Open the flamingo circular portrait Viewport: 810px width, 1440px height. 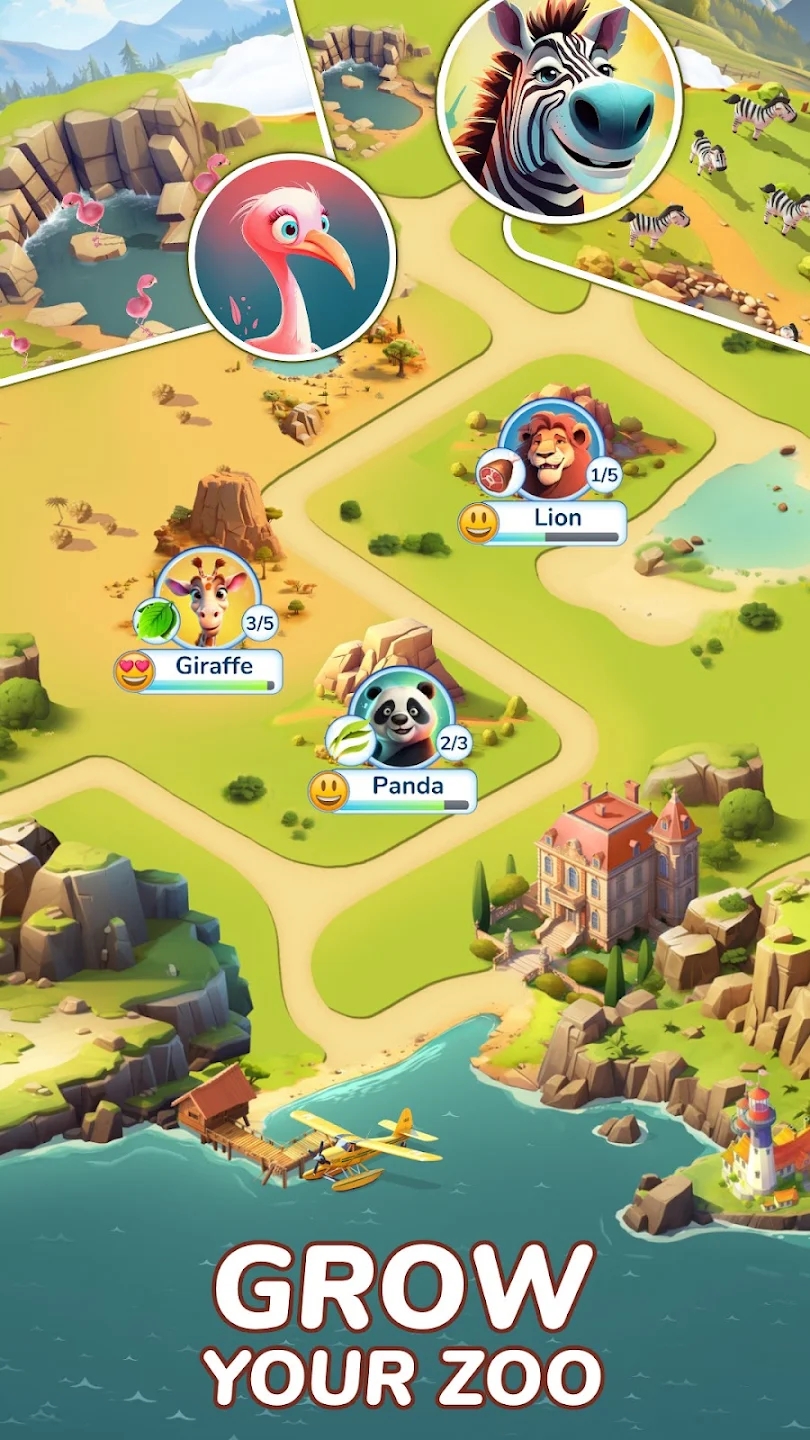point(293,257)
